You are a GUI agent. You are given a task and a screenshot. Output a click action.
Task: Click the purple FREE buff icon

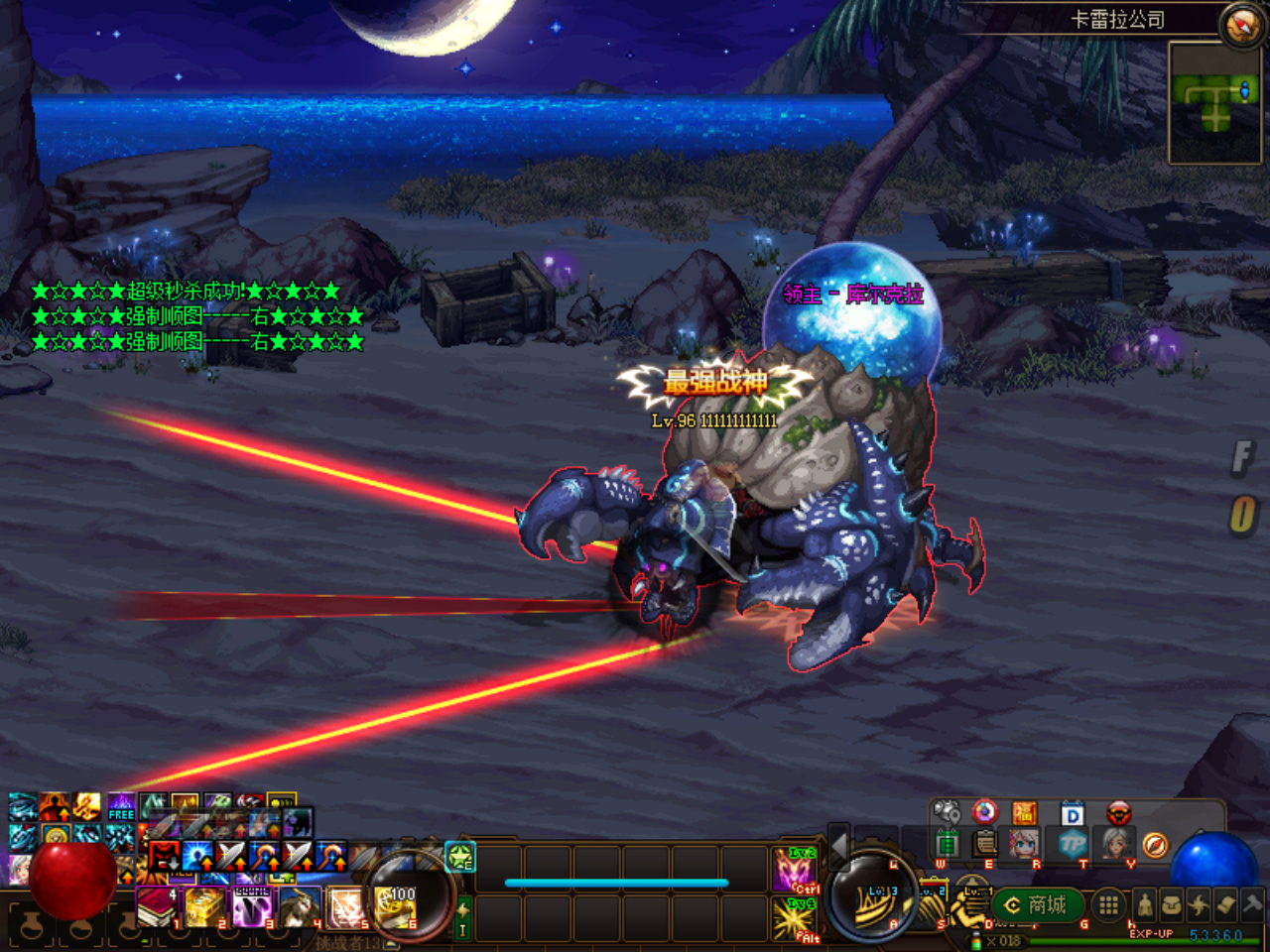[x=121, y=806]
